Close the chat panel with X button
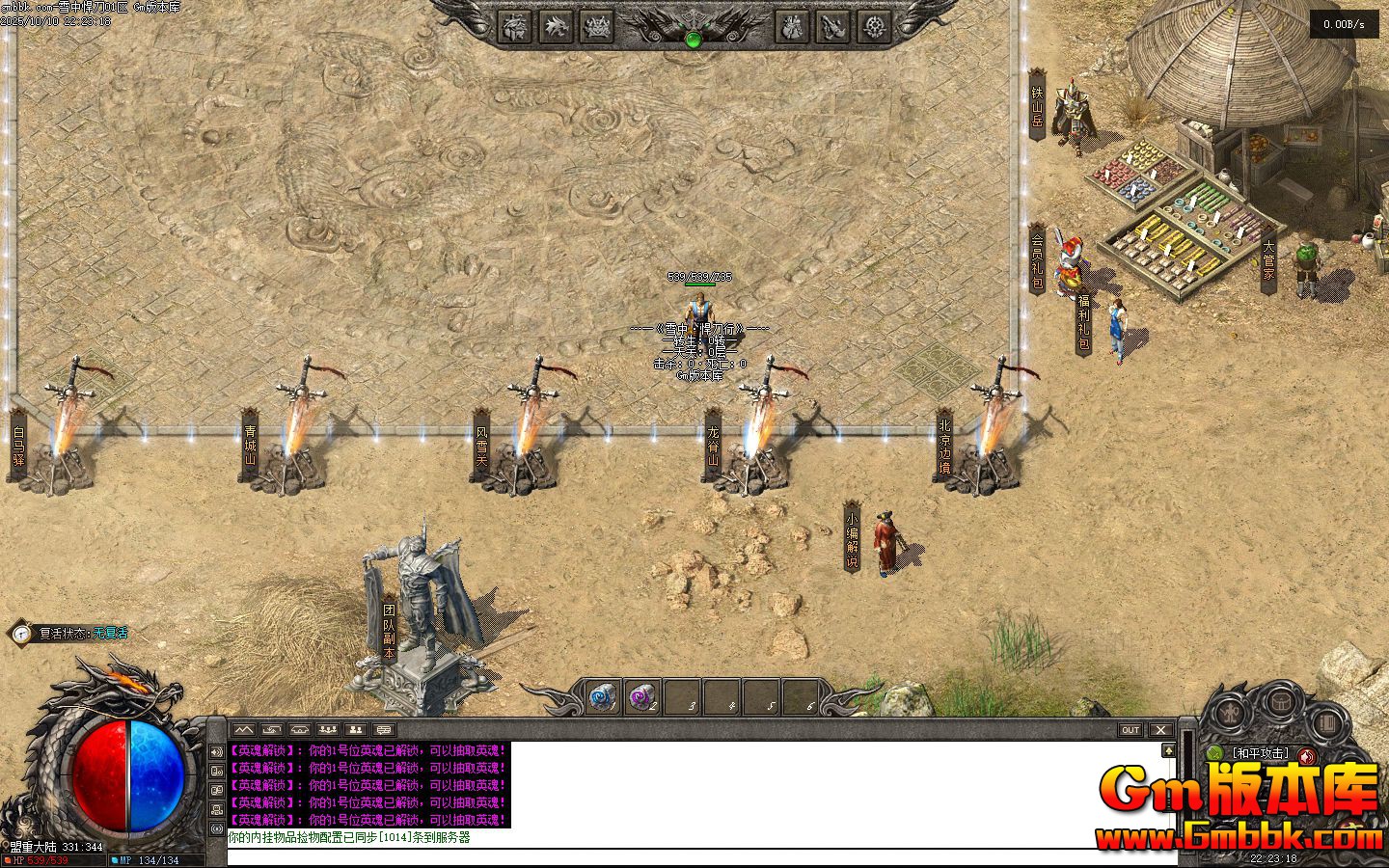 coord(1160,730)
